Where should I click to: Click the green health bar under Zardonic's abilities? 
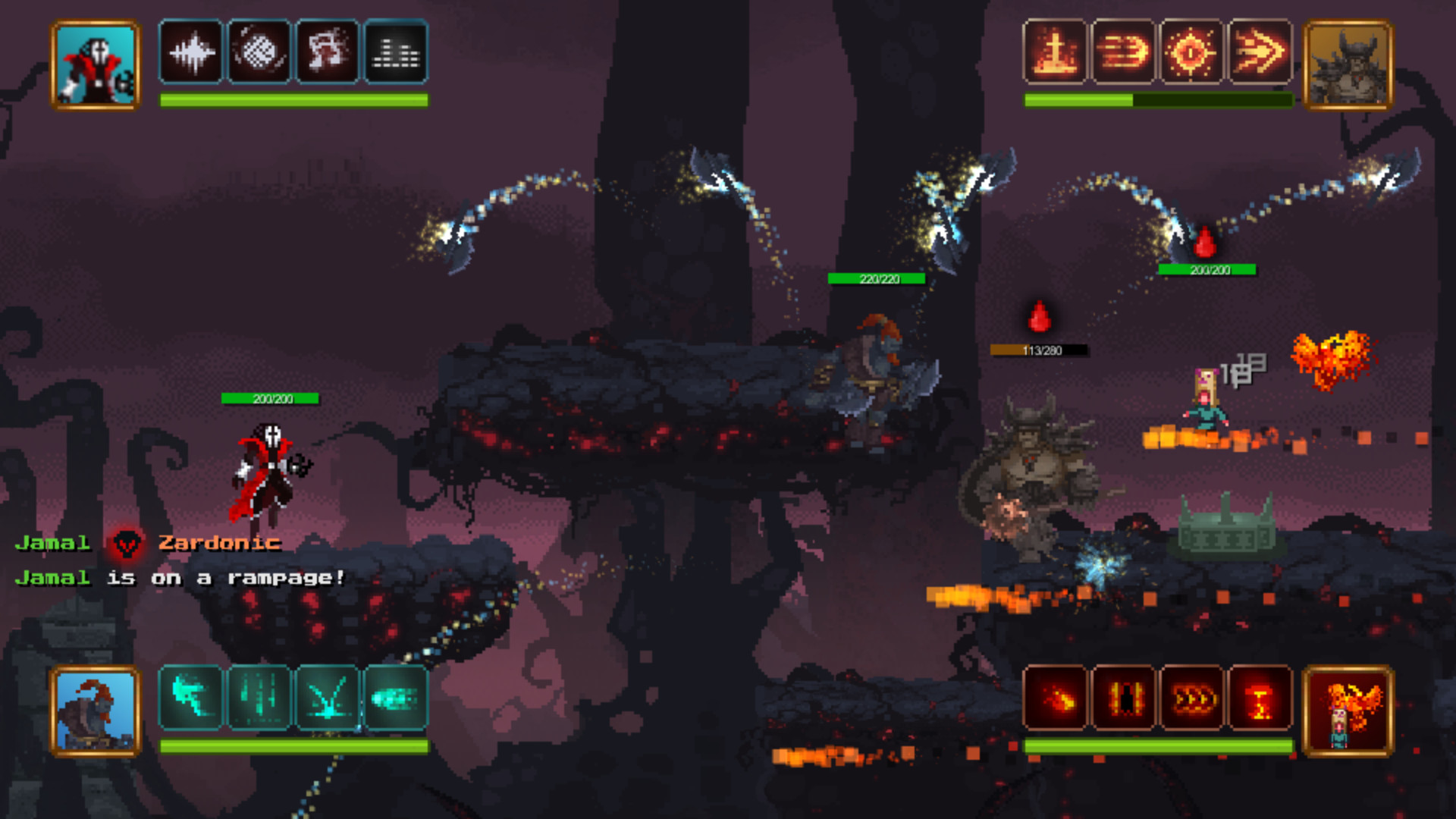pos(293,99)
